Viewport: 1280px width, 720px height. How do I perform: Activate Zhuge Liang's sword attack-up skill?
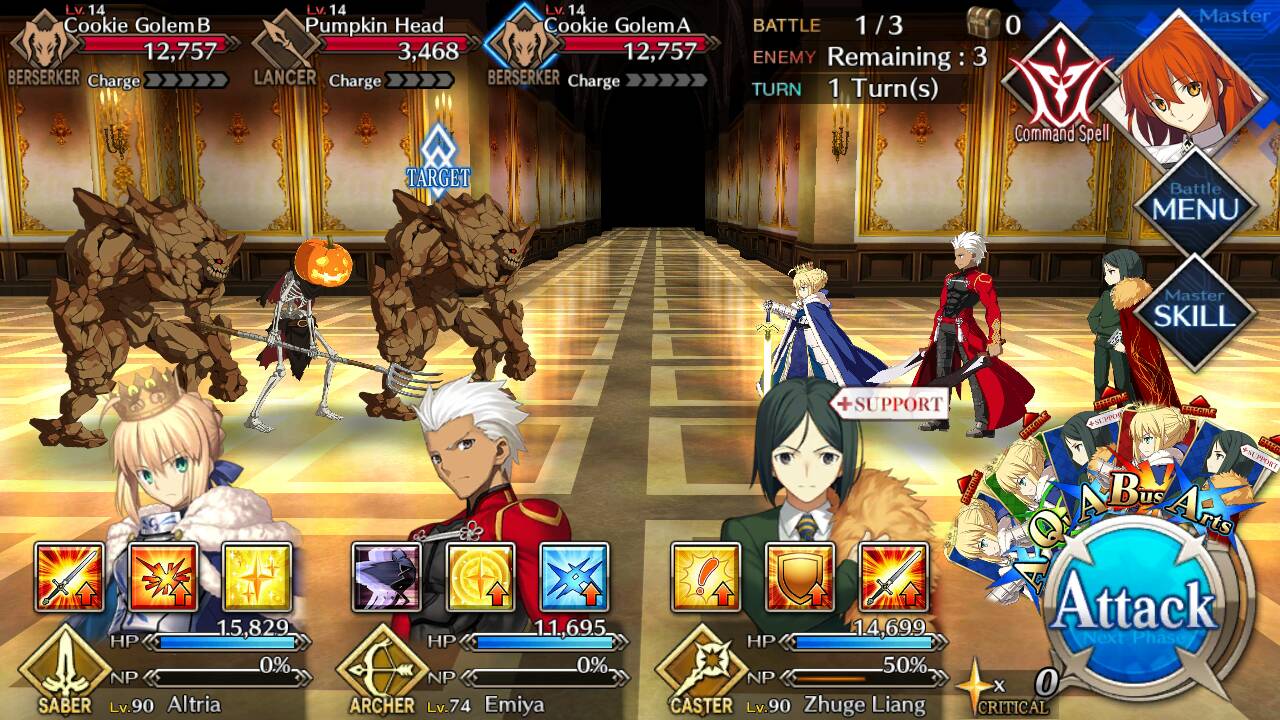(x=893, y=577)
